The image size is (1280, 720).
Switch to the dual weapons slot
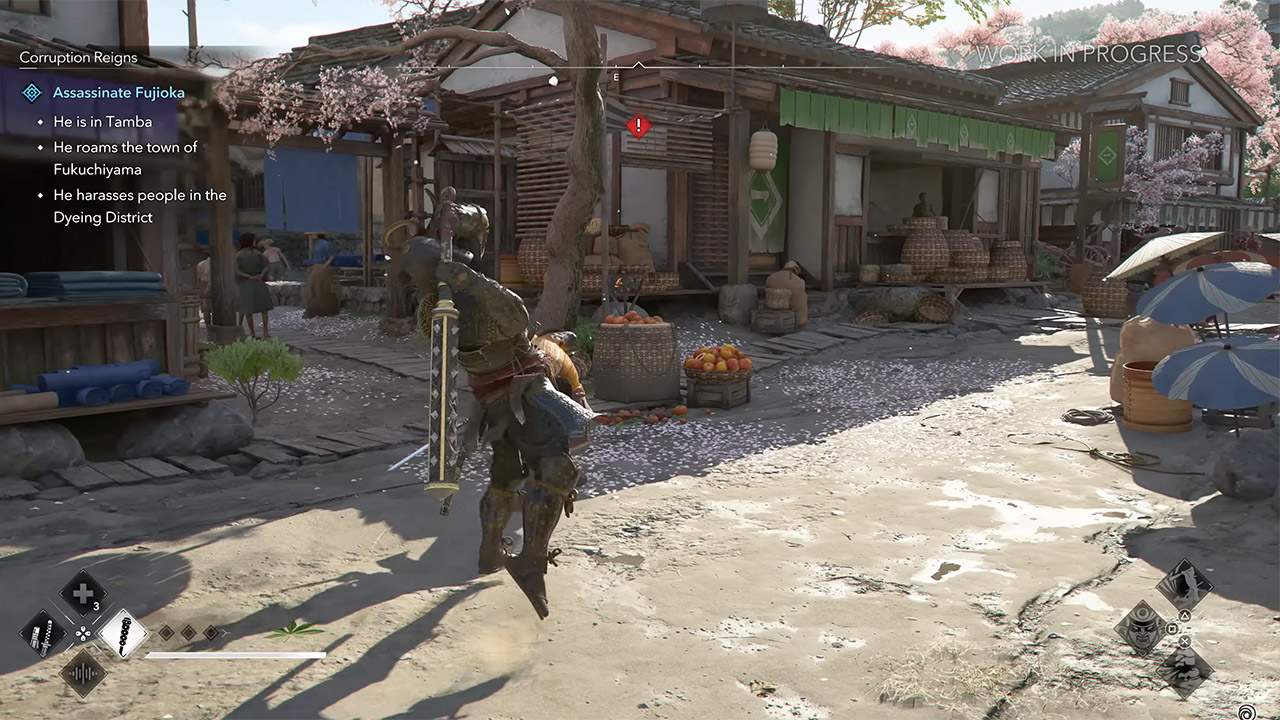44,633
